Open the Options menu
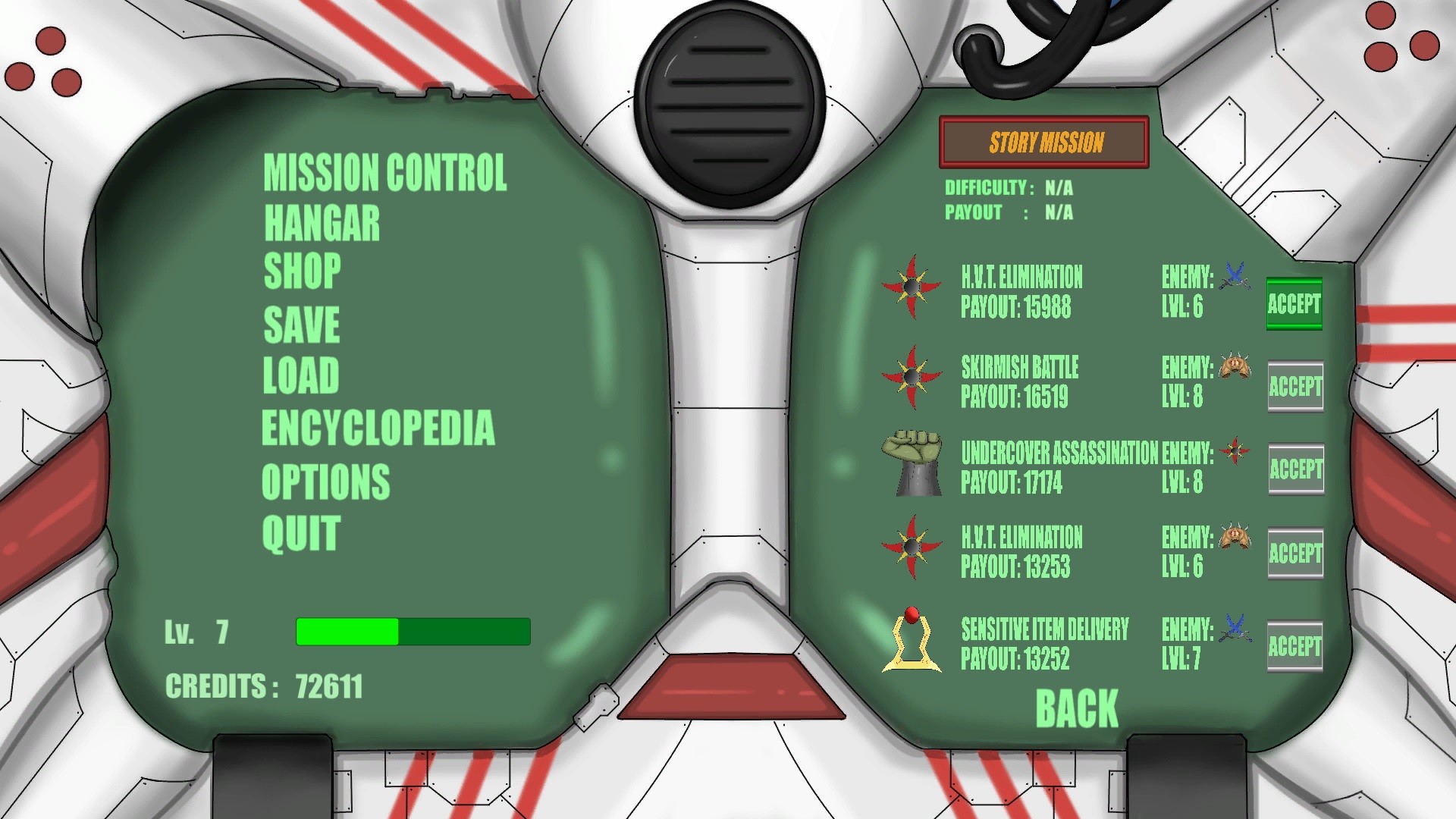The height and width of the screenshot is (819, 1456). pyautogui.click(x=325, y=479)
